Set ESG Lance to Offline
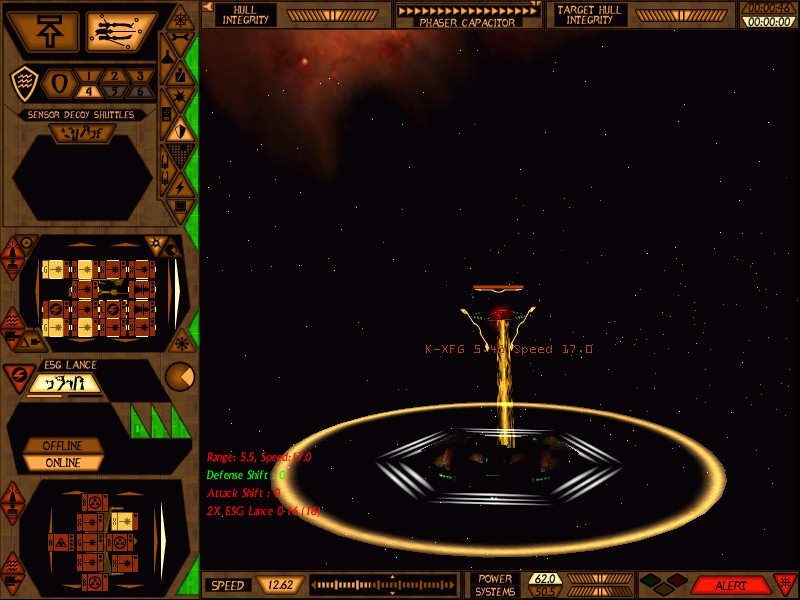This screenshot has width=800, height=600. pos(62,445)
